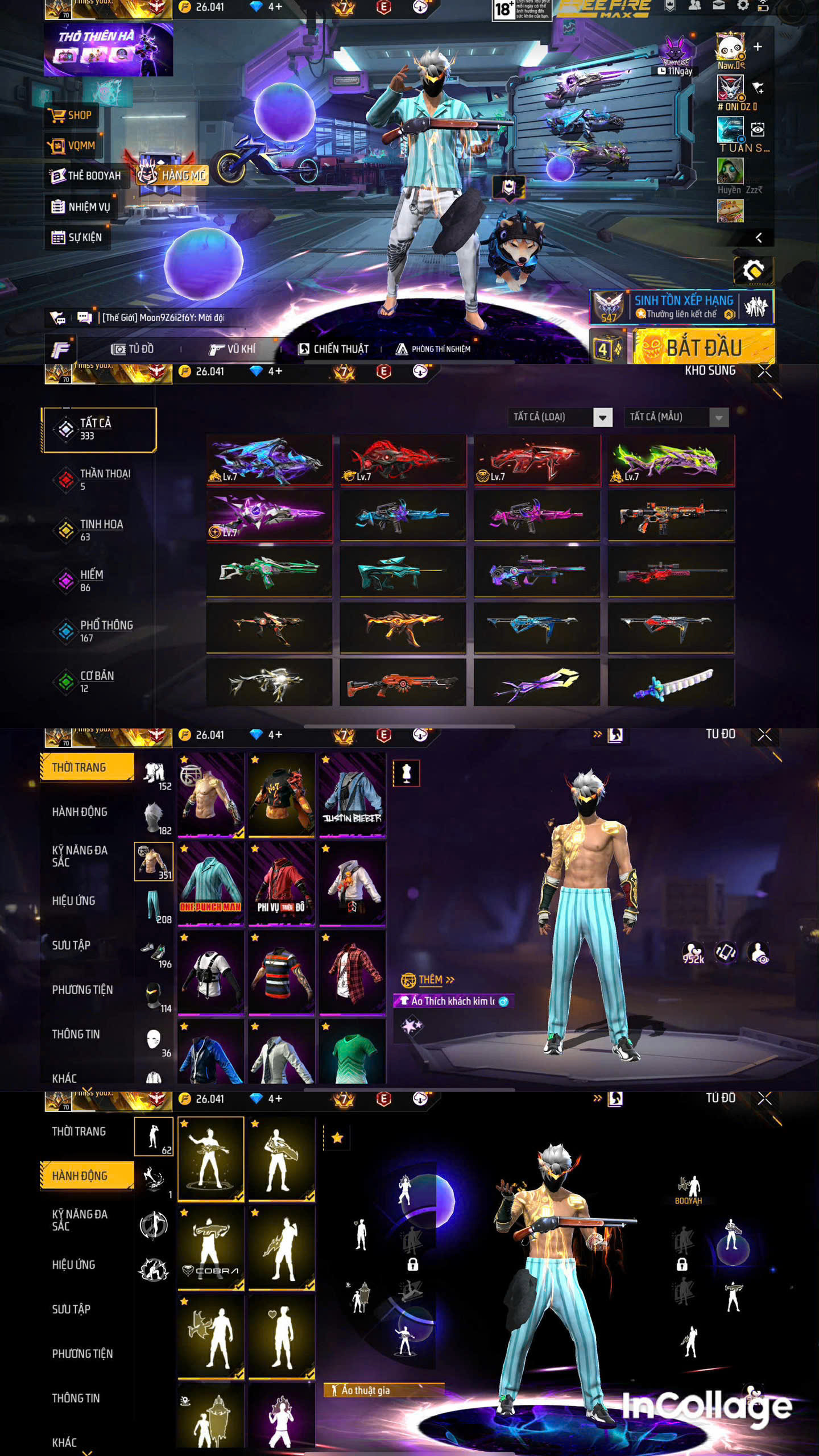Select the COBRA emote tile

click(211, 1248)
